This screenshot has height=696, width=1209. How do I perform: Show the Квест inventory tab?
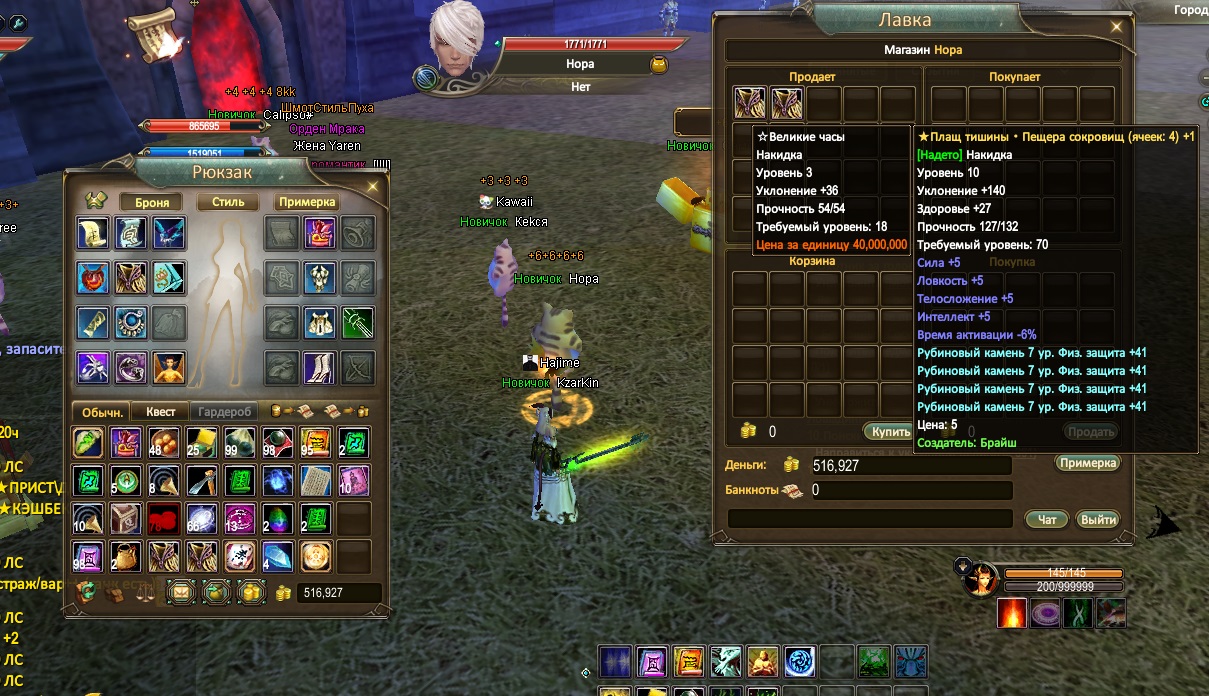[160, 411]
